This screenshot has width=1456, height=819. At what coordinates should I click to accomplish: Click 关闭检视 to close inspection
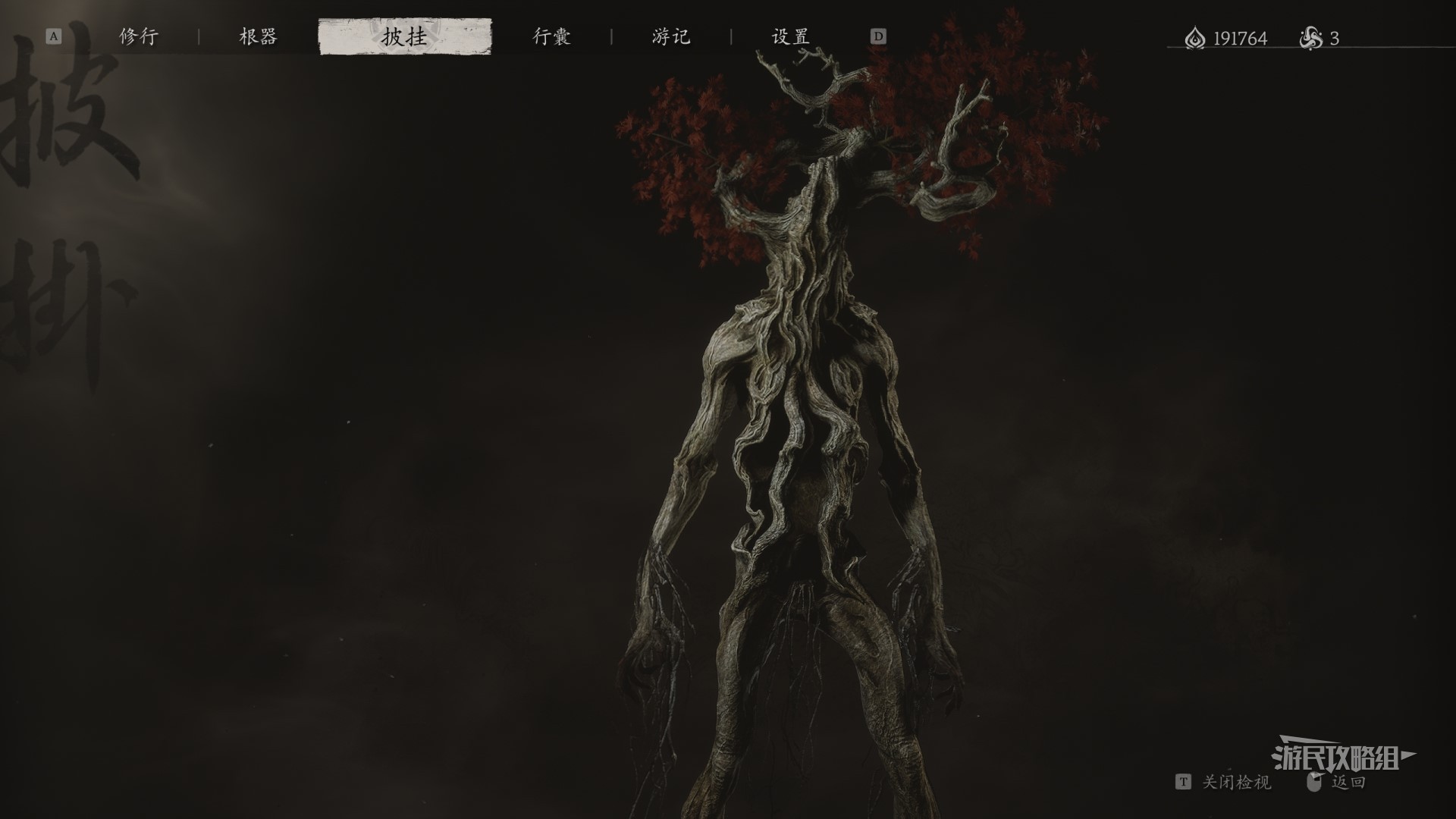pos(1235,782)
